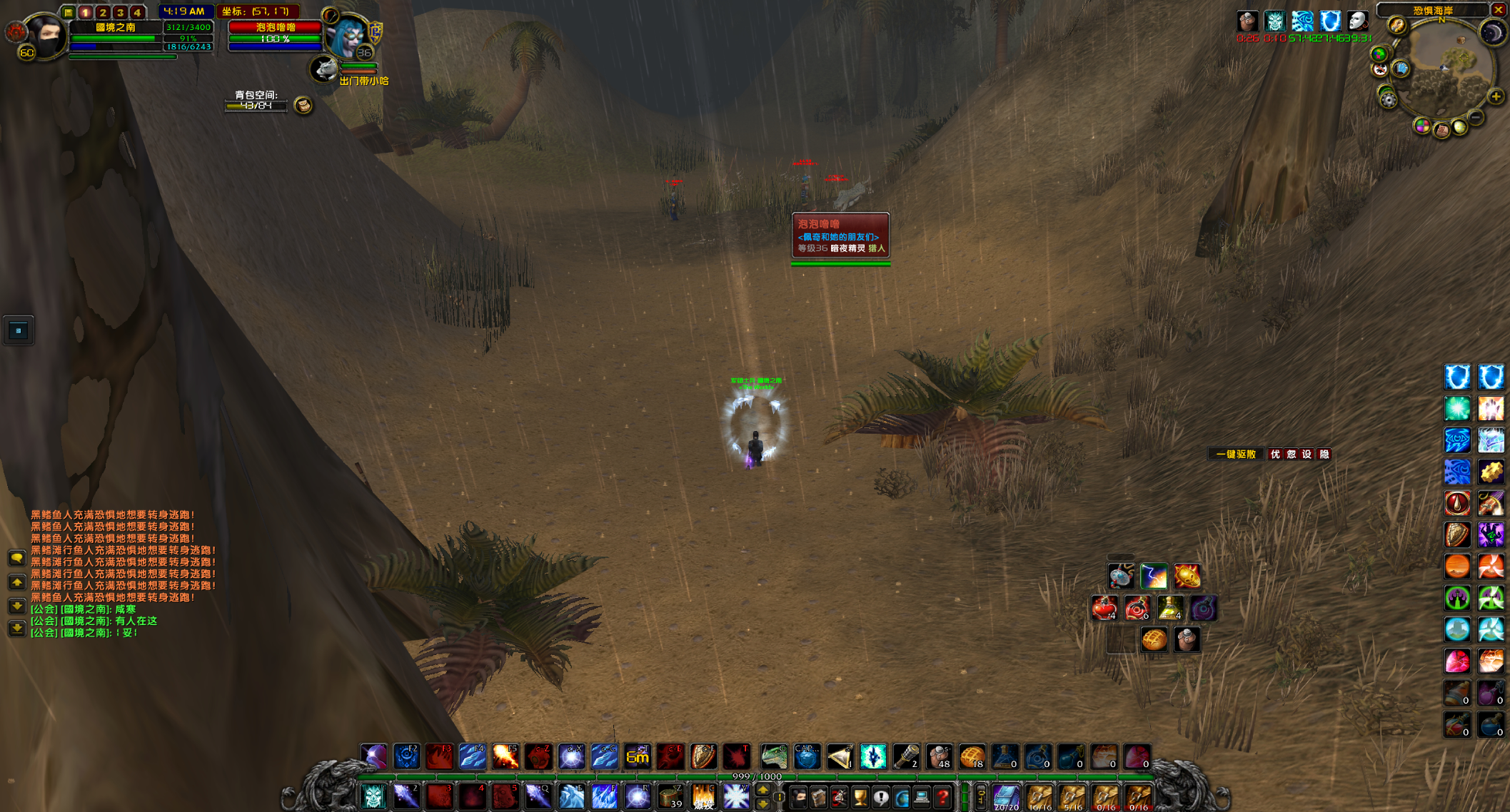The image size is (1510, 812).
Task: Use the bread food item showing 18
Action: click(x=972, y=757)
